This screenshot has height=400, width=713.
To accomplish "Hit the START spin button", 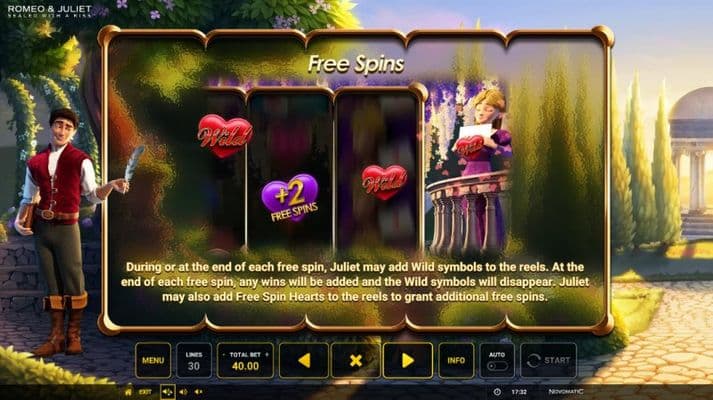I will (548, 360).
